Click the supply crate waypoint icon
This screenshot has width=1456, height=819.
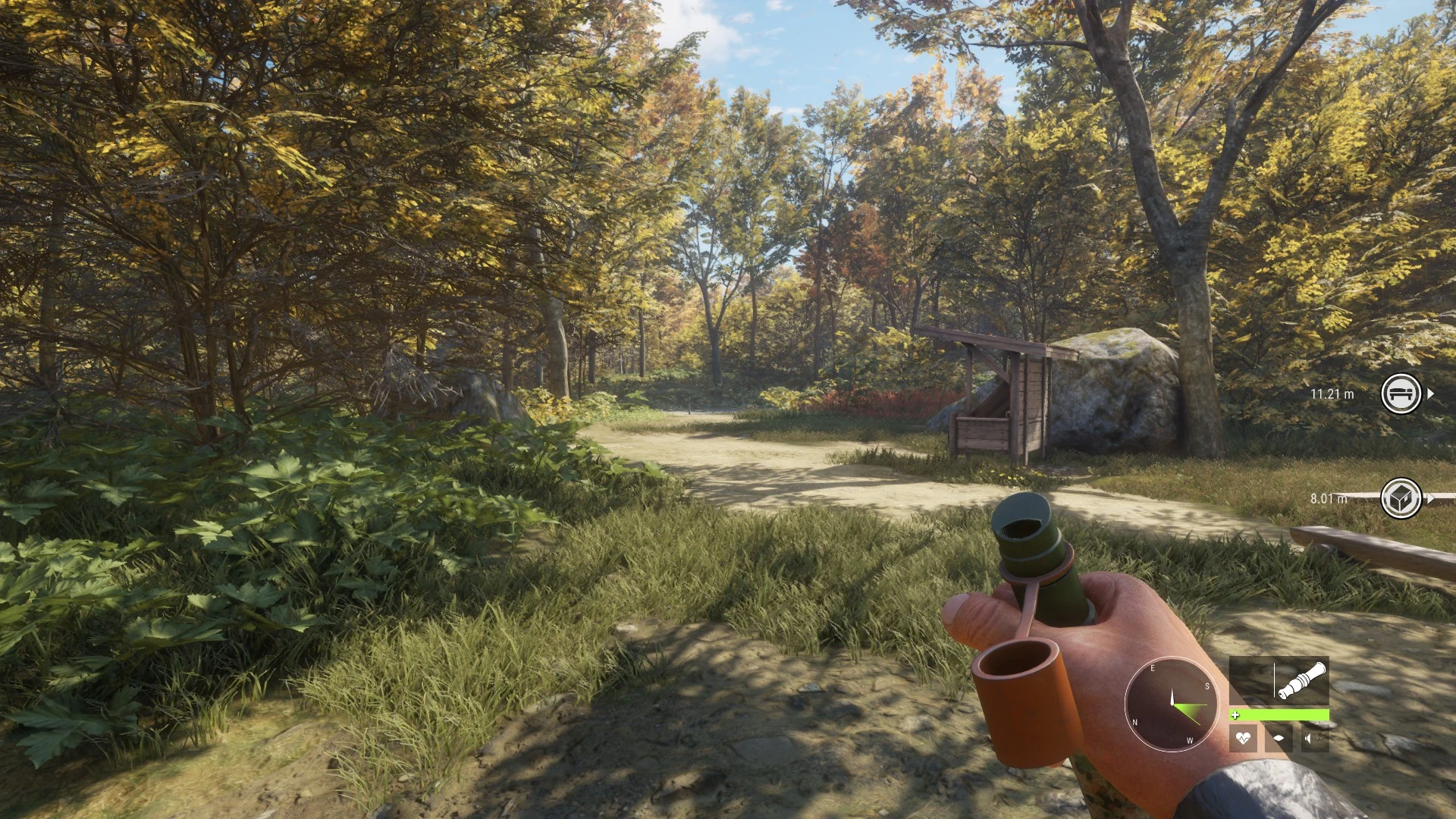pyautogui.click(x=1402, y=497)
